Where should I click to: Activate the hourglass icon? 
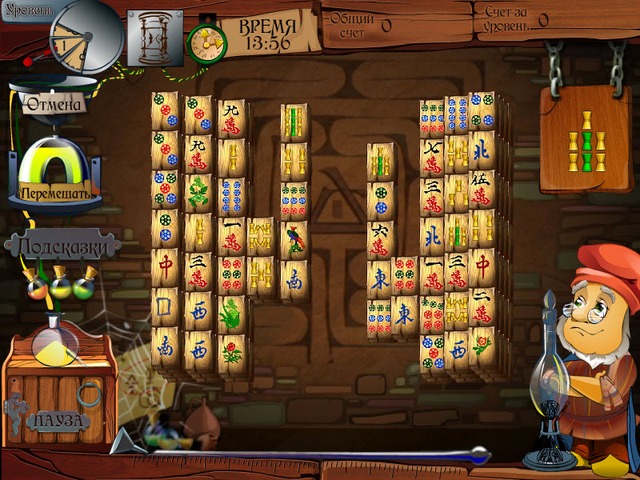pyautogui.click(x=155, y=36)
